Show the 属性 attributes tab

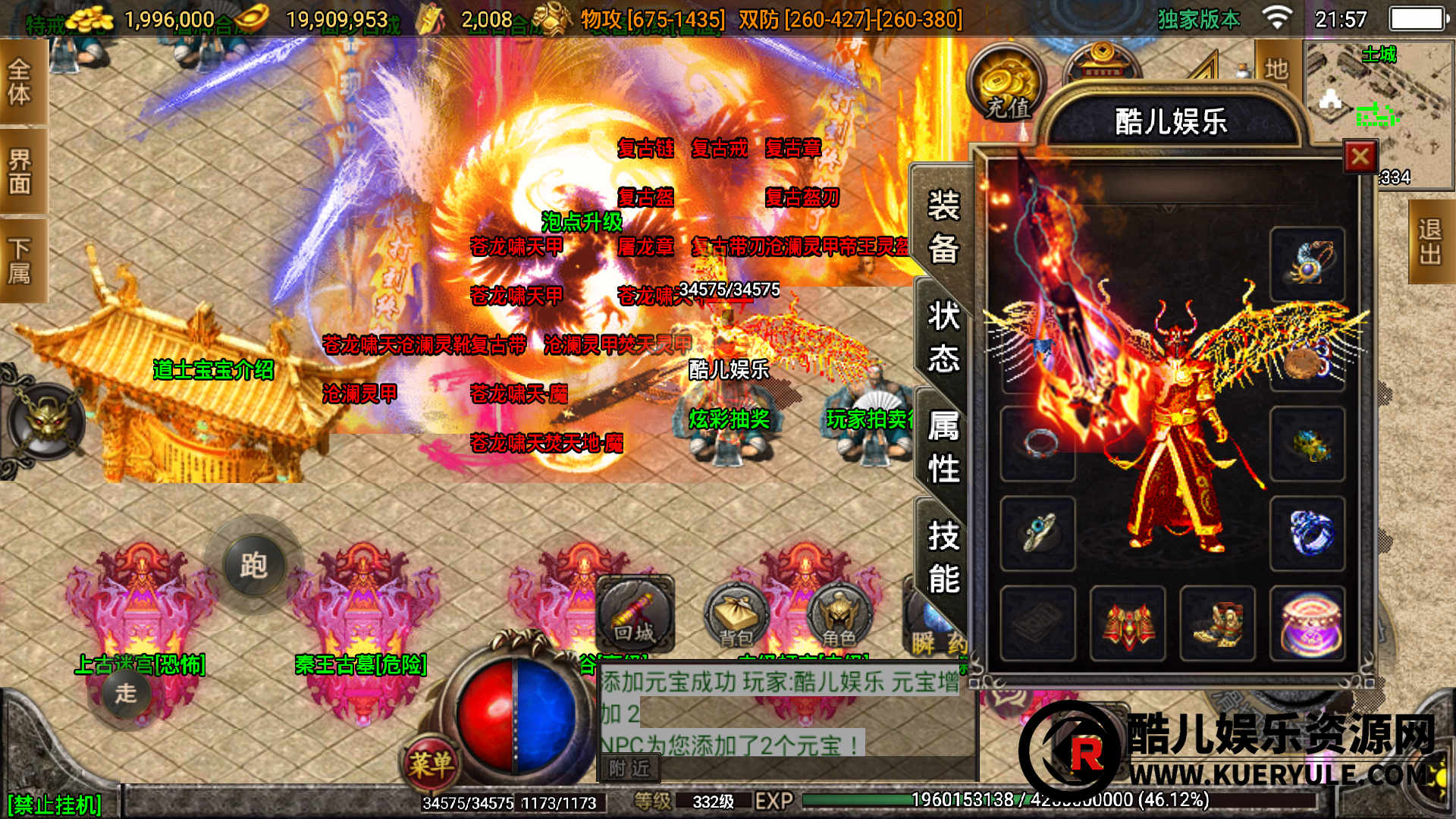pyautogui.click(x=943, y=447)
